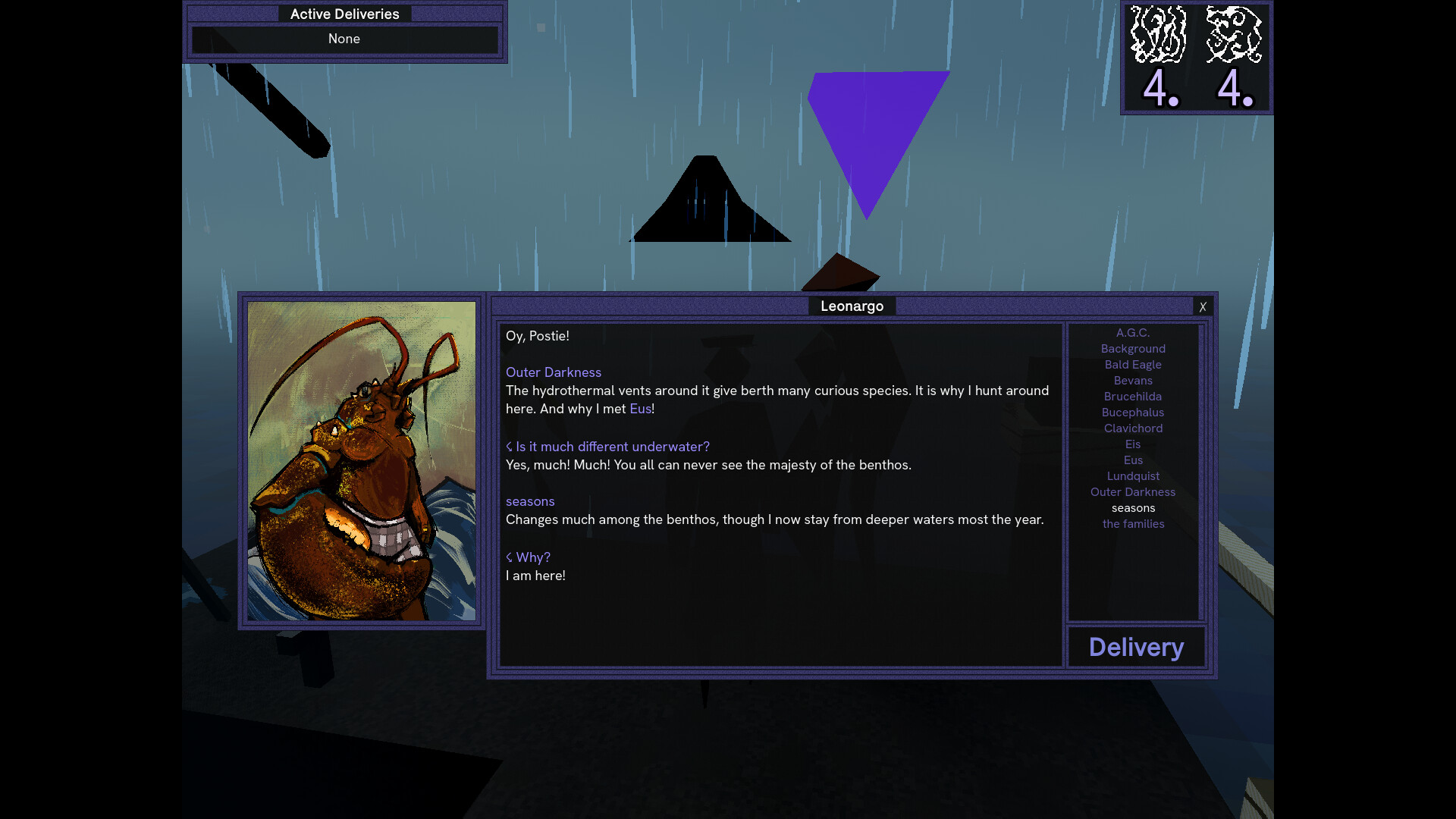
Task: Select Outer Darkness in the sidebar
Action: (1133, 491)
